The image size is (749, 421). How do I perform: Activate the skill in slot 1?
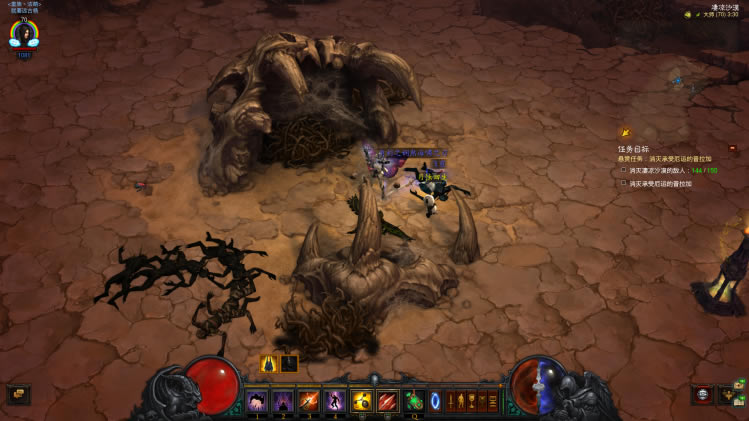click(257, 401)
